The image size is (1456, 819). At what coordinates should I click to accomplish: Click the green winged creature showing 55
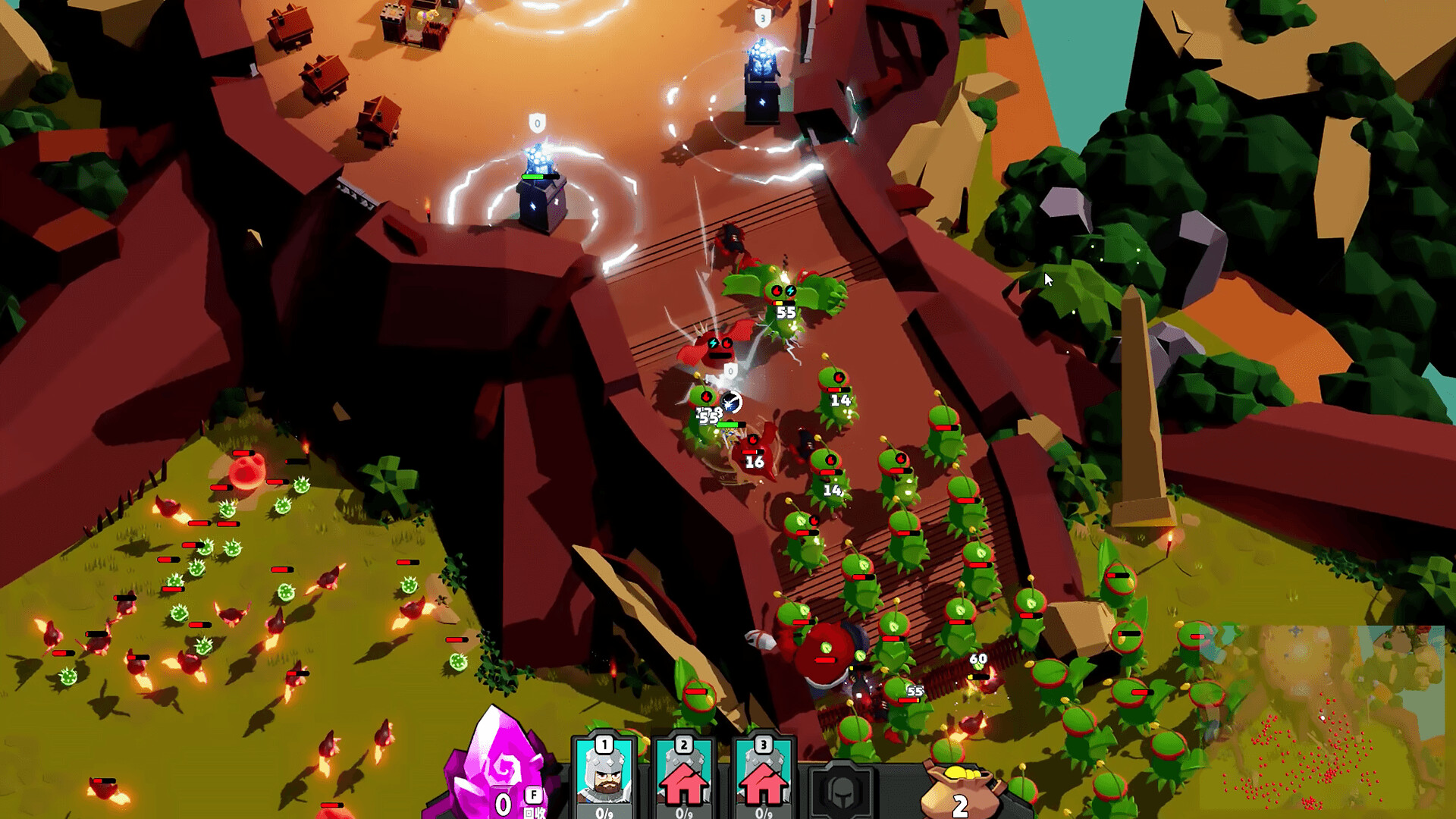coord(783,296)
